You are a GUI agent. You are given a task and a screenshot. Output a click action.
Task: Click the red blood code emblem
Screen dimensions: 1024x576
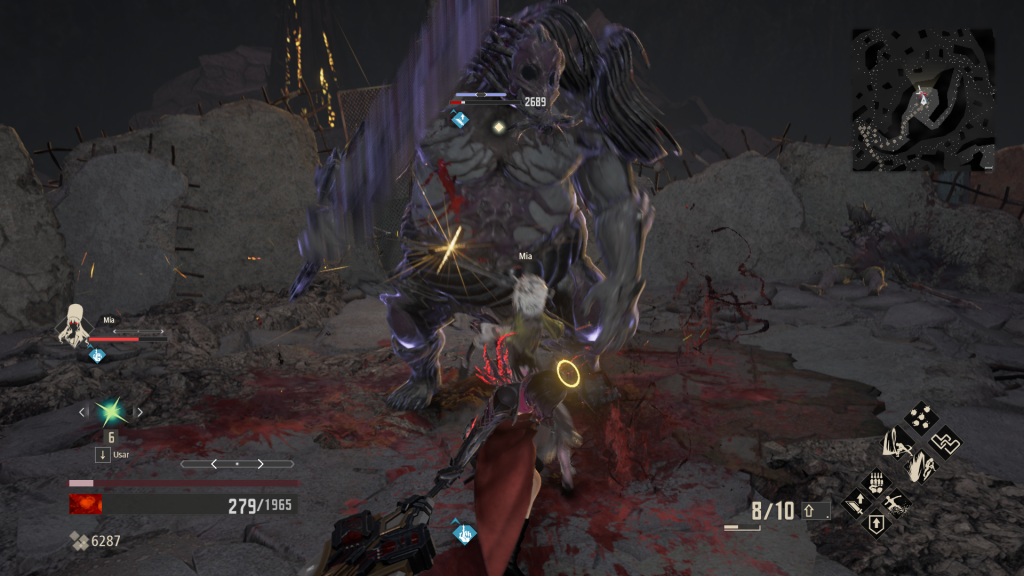point(85,505)
